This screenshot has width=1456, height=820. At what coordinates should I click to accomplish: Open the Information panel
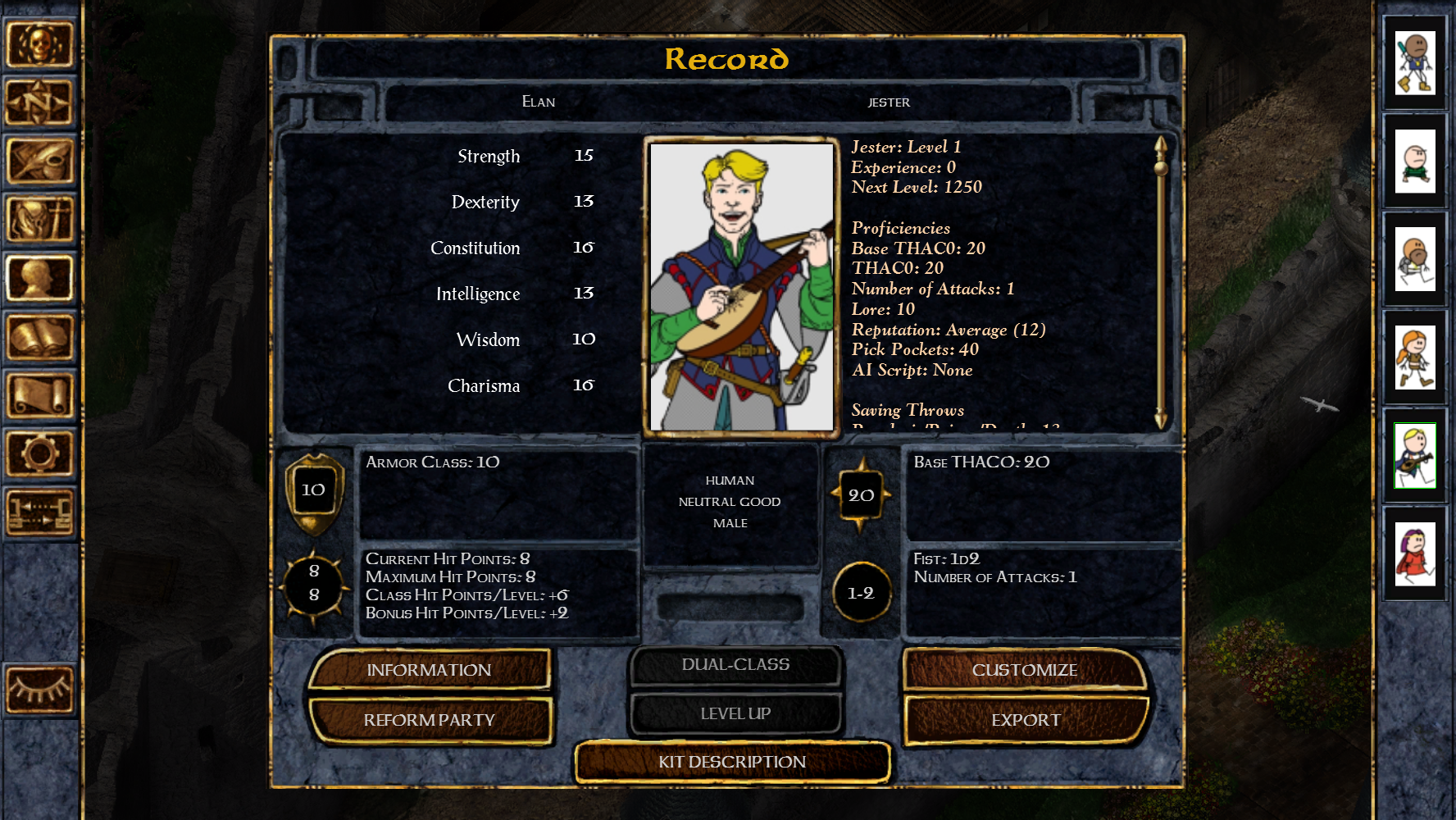coord(429,670)
